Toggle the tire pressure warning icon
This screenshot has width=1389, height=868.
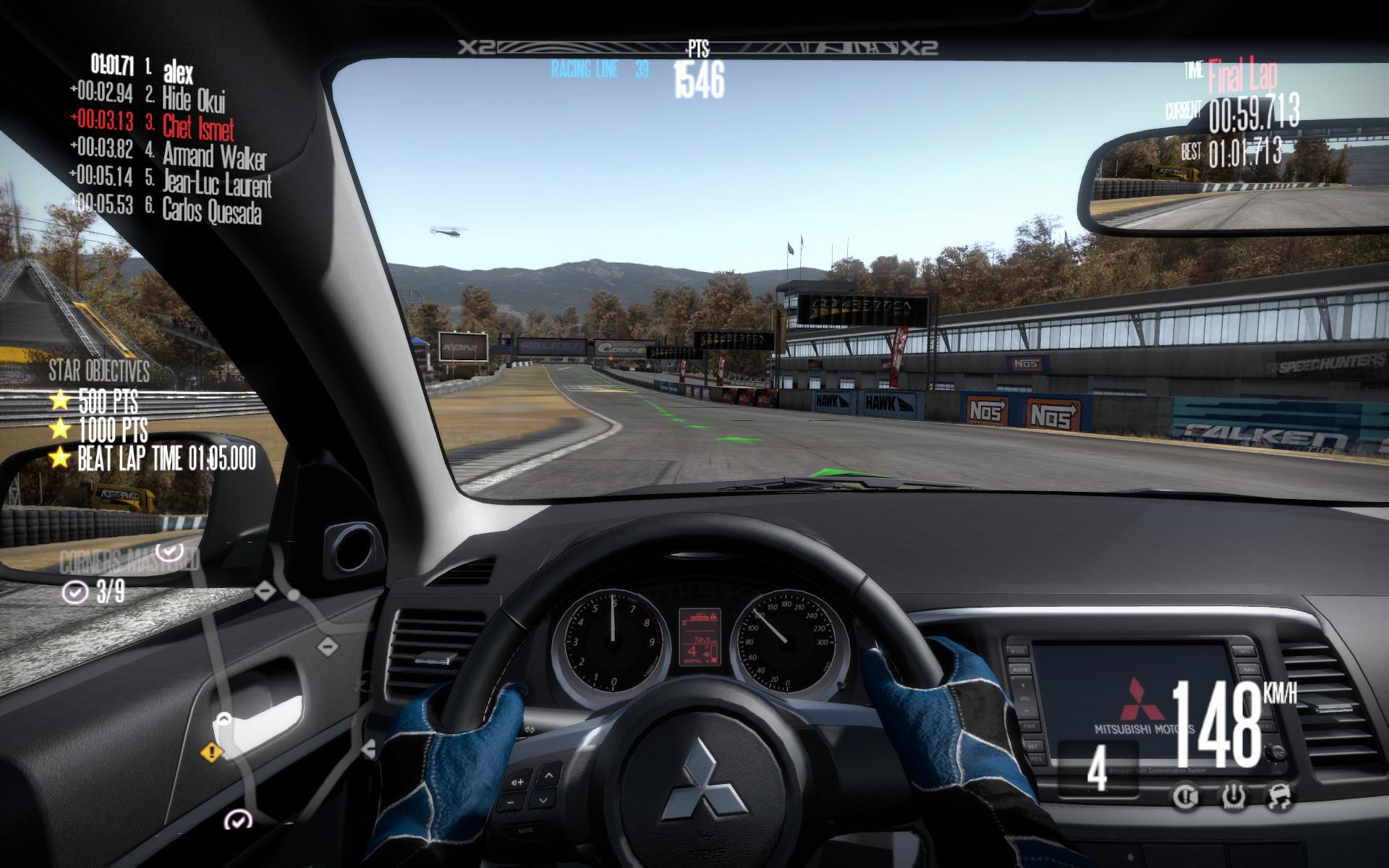click(1232, 797)
